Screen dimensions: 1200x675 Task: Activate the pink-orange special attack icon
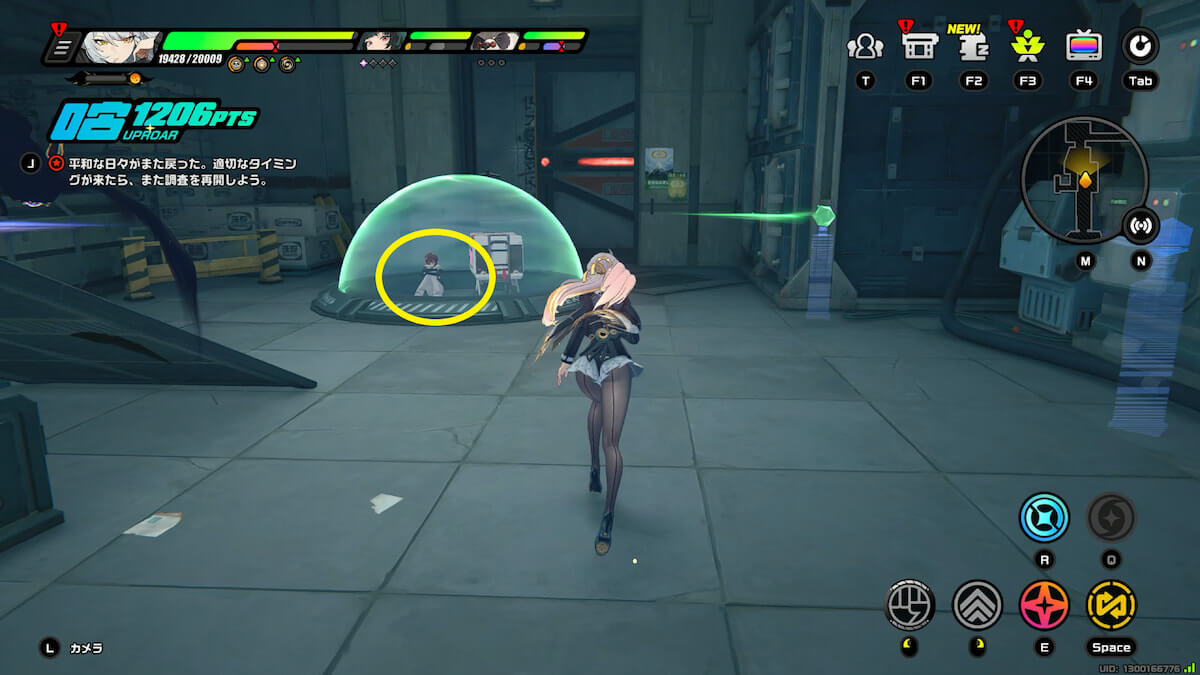click(x=1044, y=605)
